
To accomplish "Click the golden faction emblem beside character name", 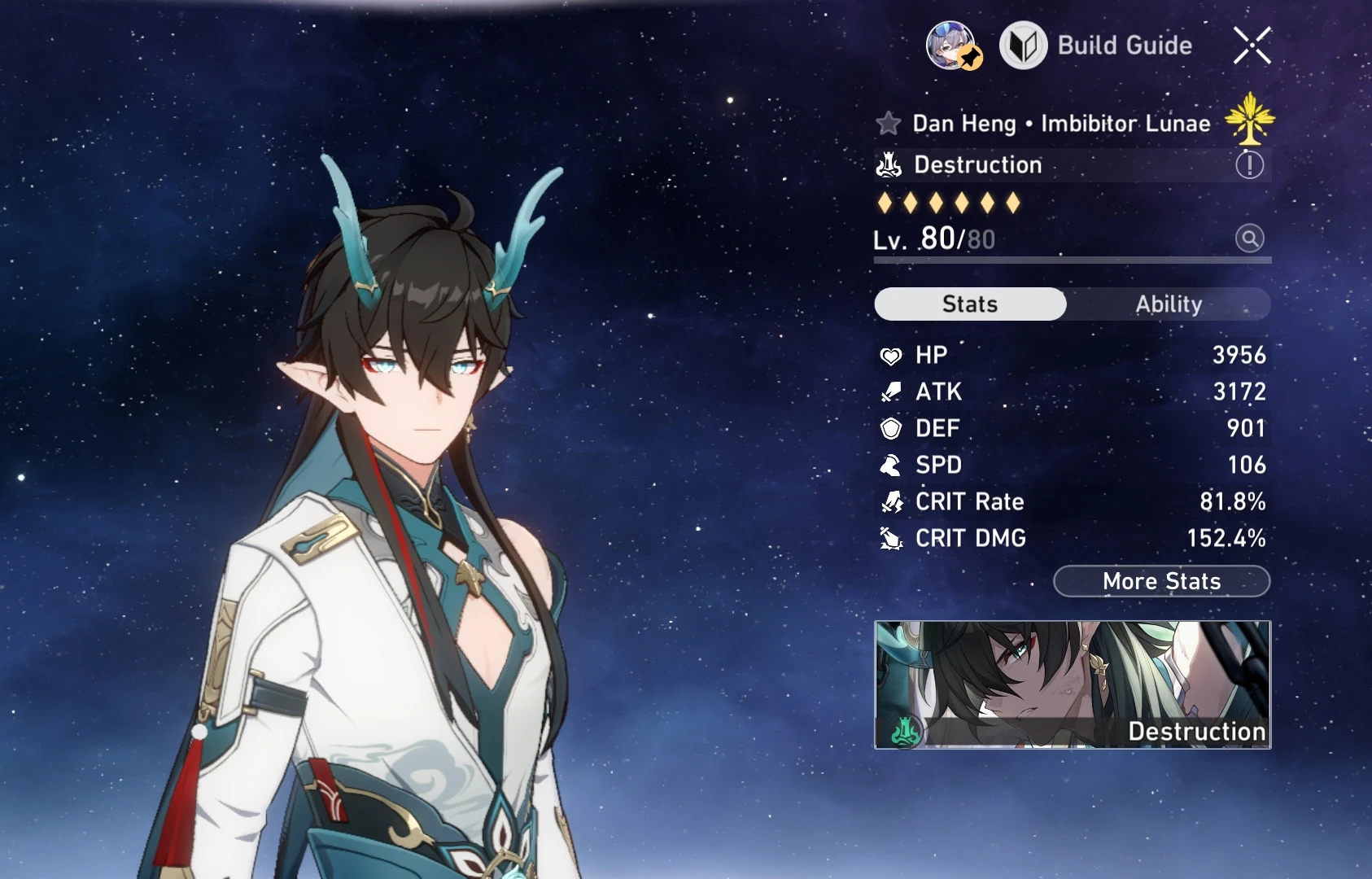I will point(1251,122).
